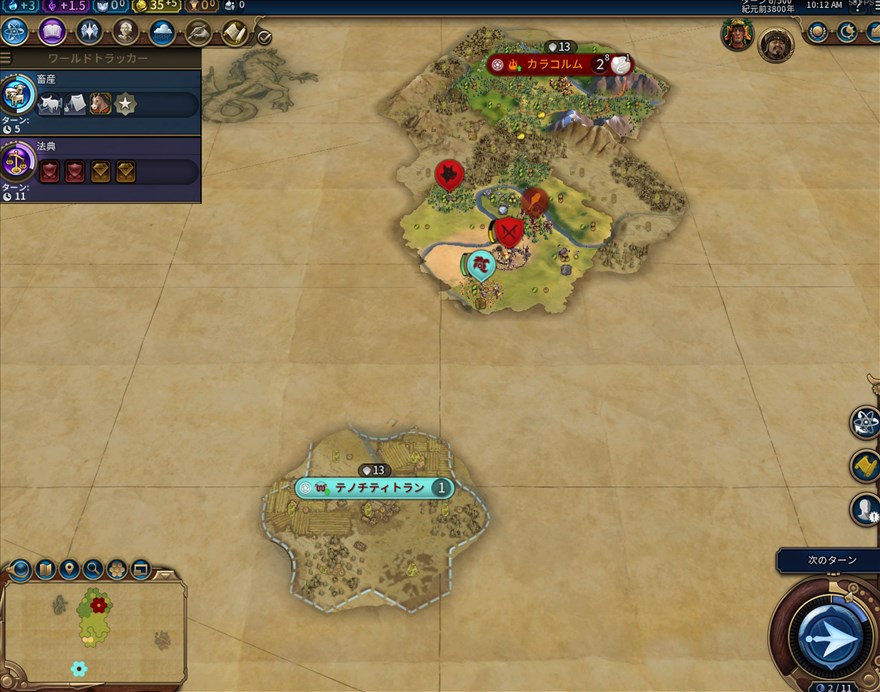
Task: Click the minimap
Action: [x=93, y=630]
